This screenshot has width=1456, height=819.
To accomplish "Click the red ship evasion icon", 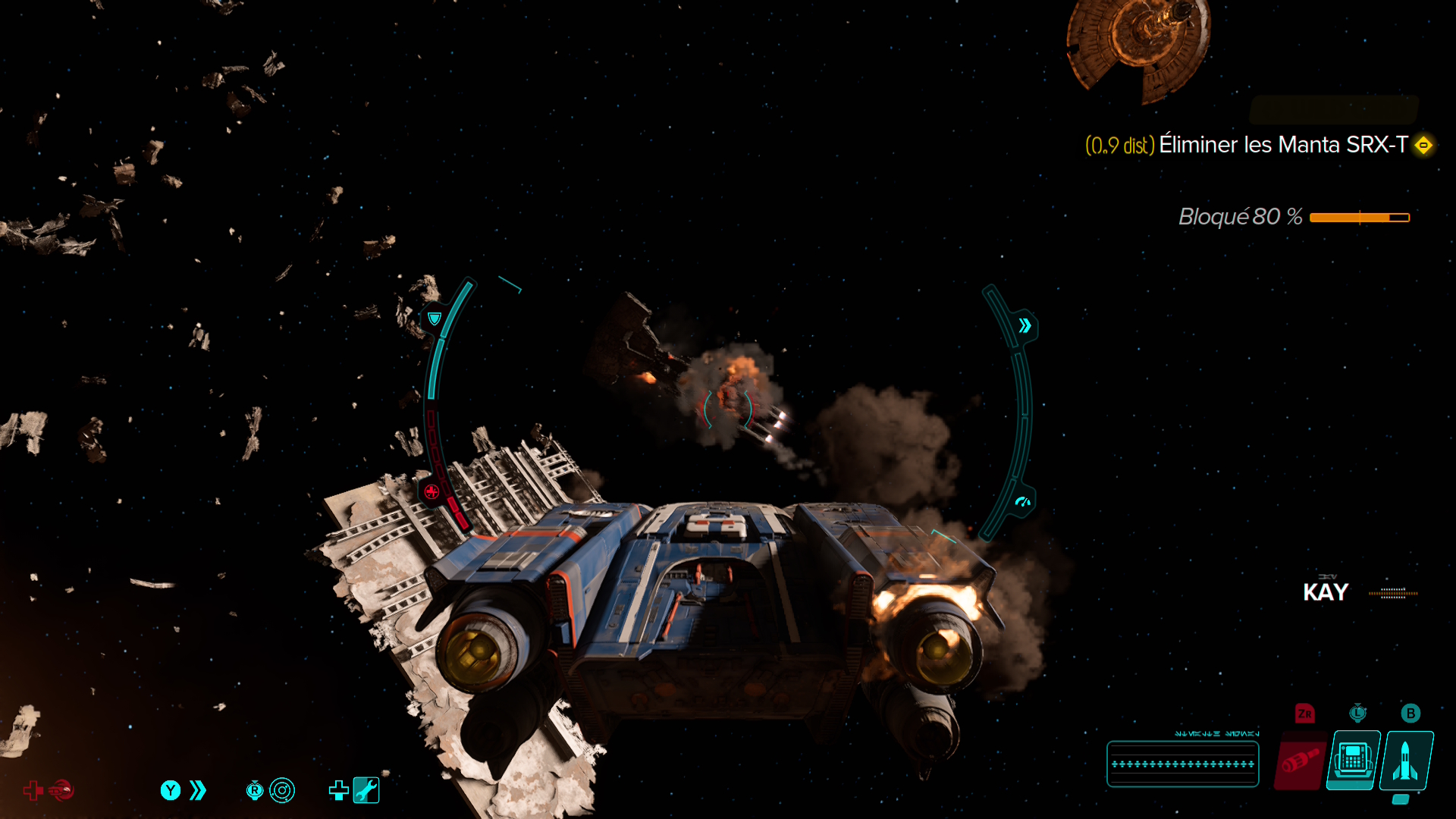I will click(x=62, y=790).
